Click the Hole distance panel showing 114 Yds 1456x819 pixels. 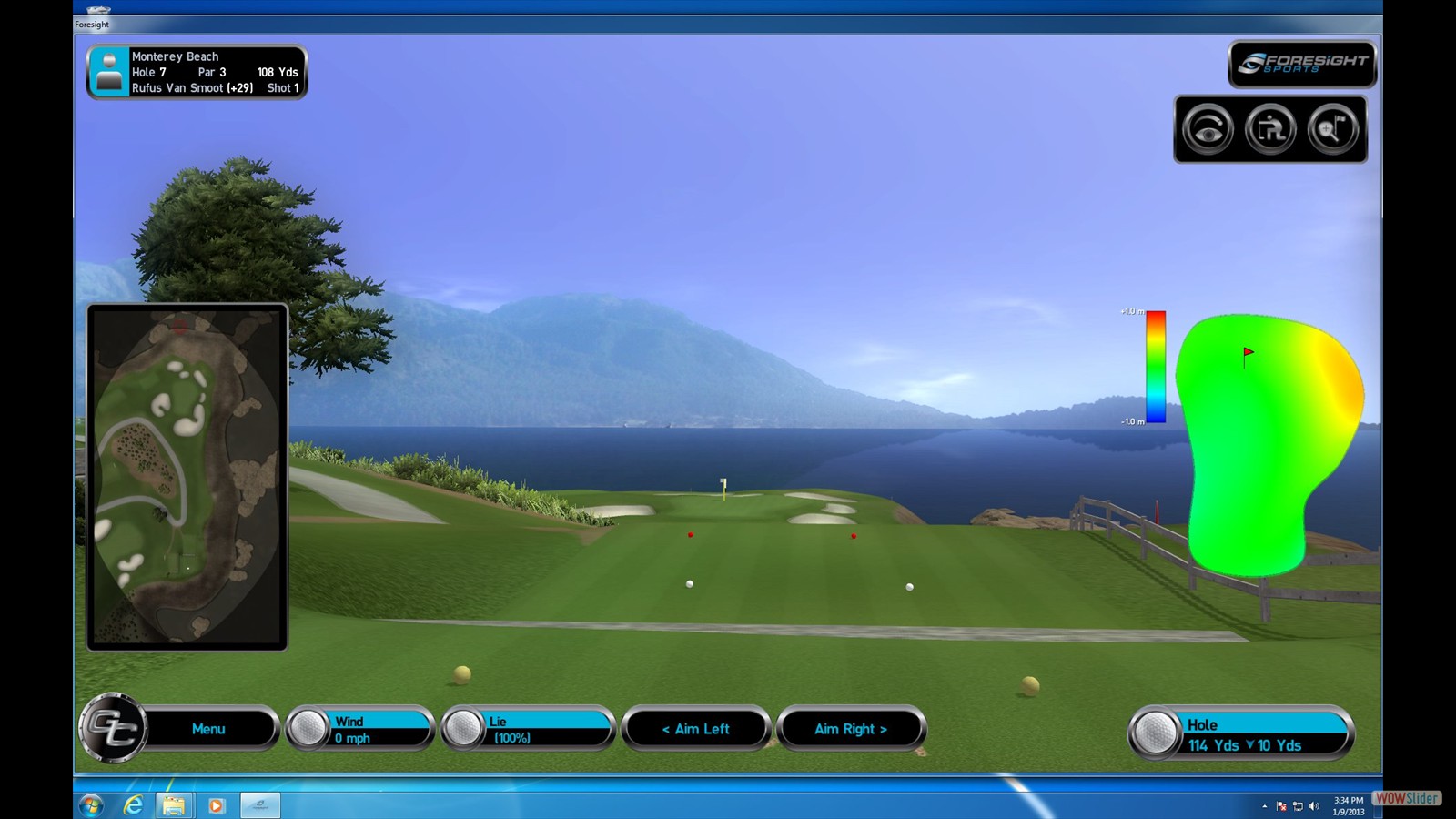click(1242, 734)
